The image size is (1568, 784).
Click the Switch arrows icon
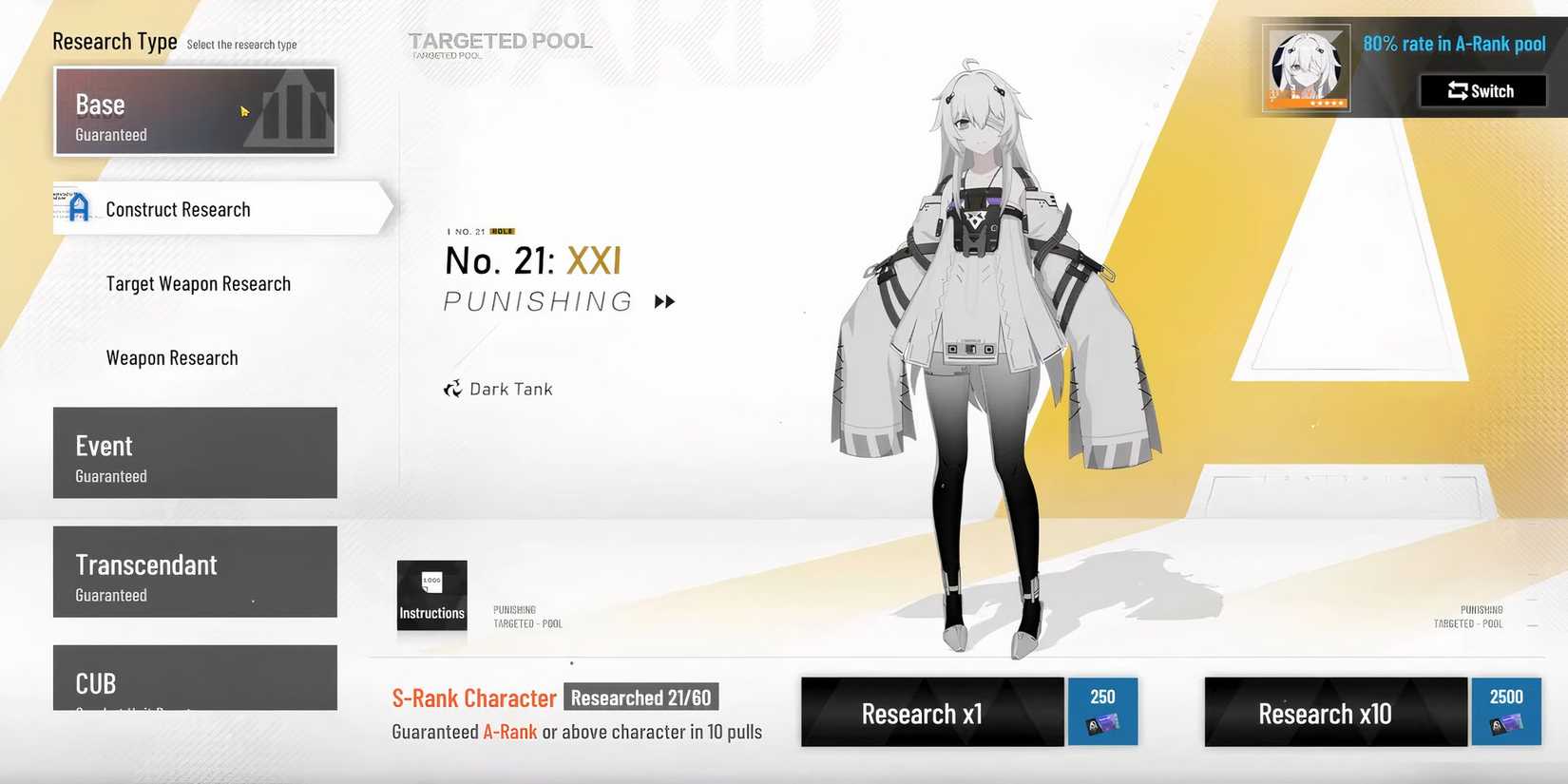click(x=1459, y=90)
